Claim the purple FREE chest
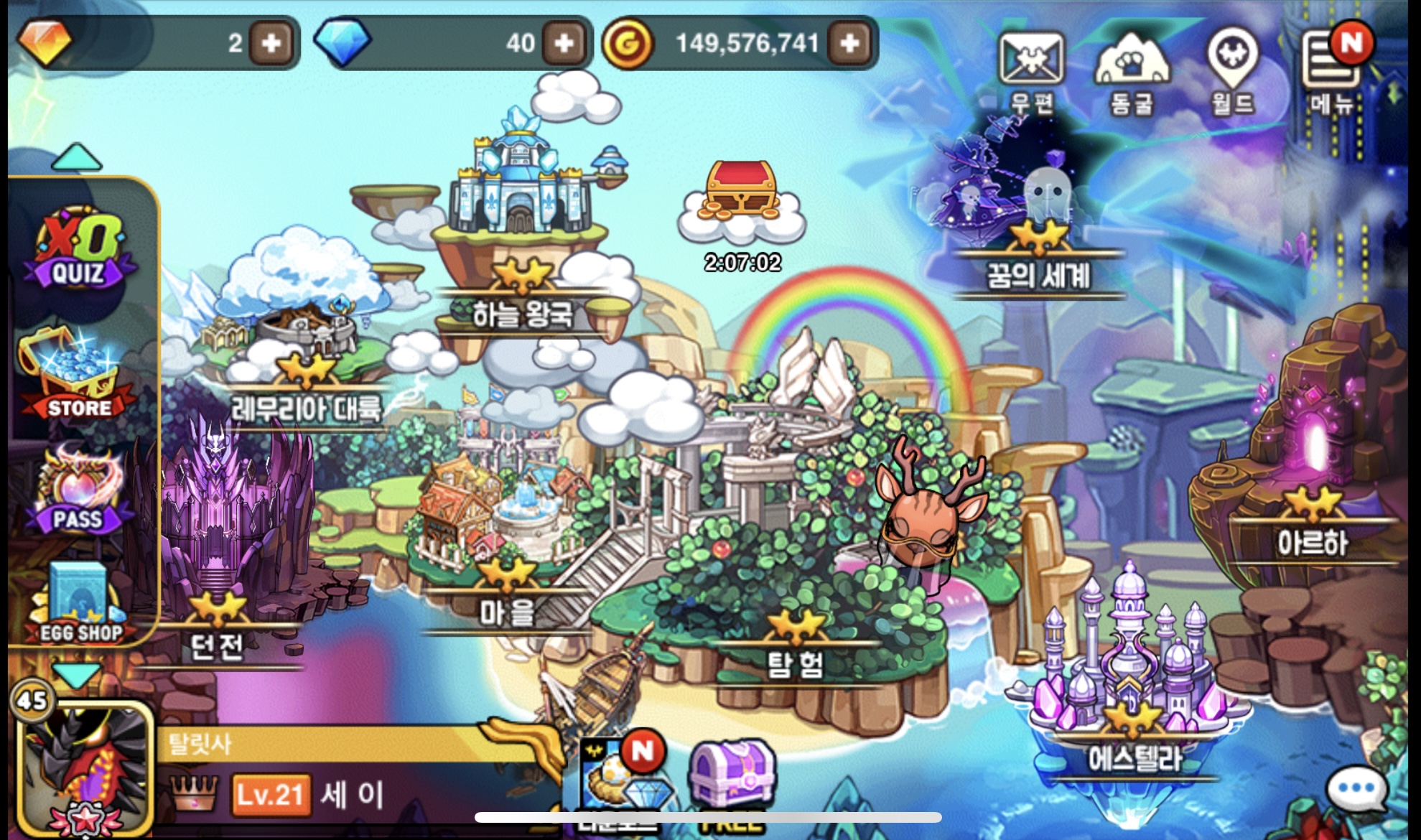Viewport: 1421px width, 840px height. pos(731,778)
